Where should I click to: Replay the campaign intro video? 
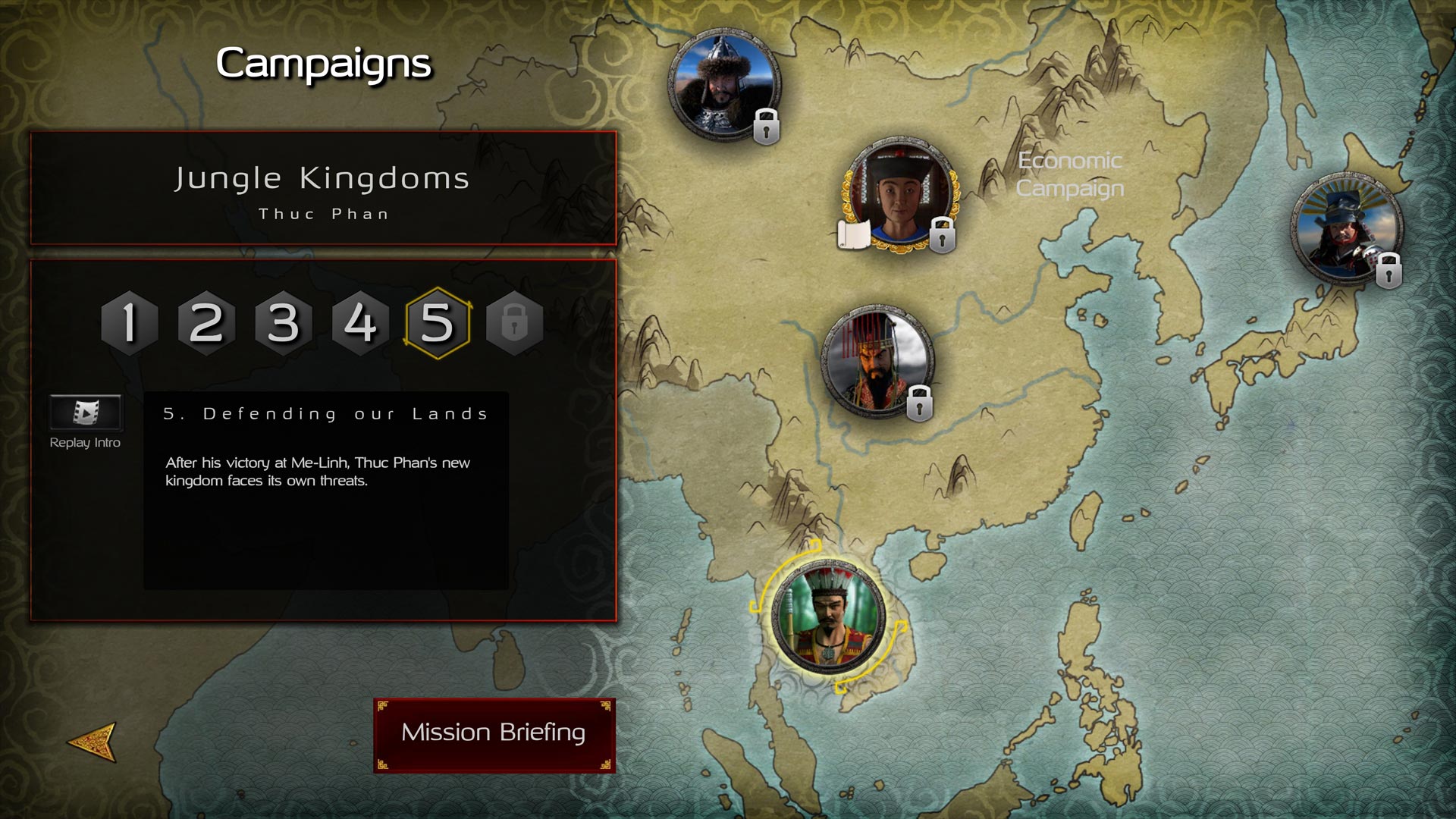point(86,413)
